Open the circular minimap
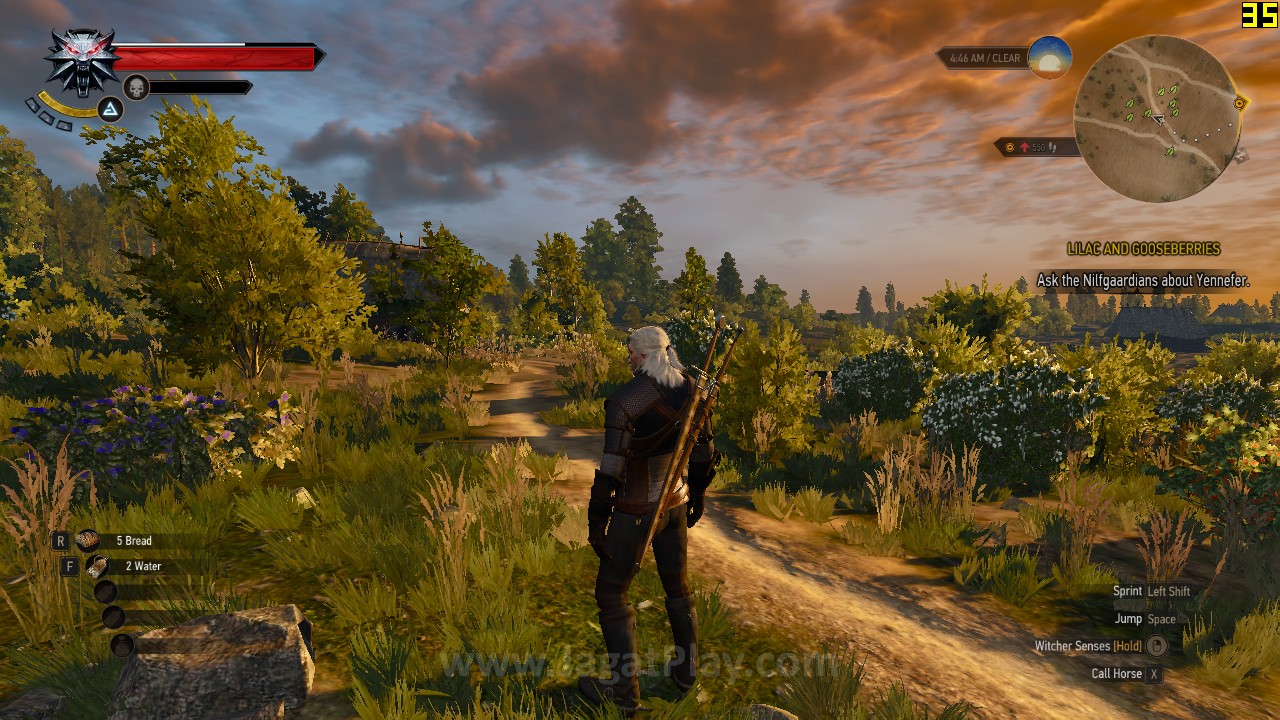The width and height of the screenshot is (1280, 720). coord(1157,118)
